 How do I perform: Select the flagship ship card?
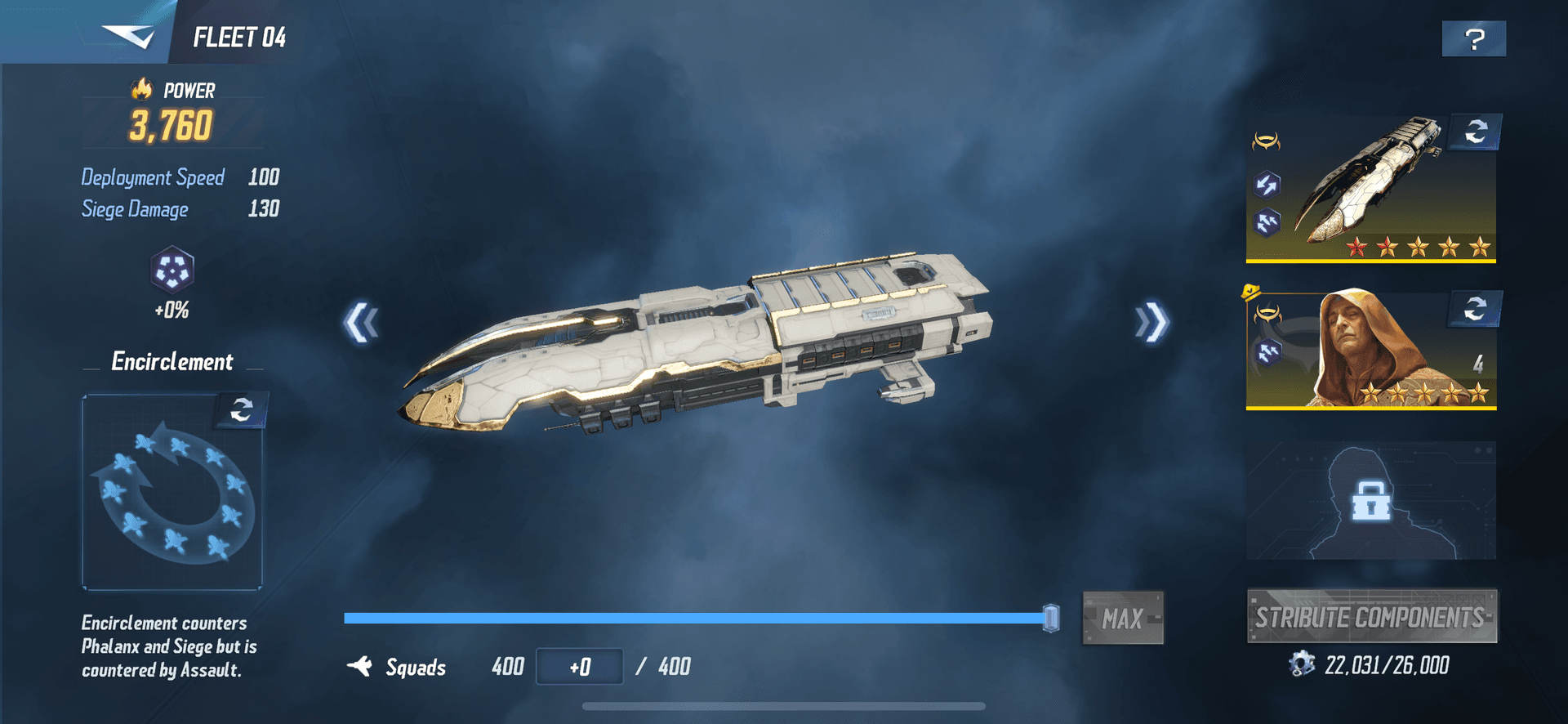coord(1370,196)
